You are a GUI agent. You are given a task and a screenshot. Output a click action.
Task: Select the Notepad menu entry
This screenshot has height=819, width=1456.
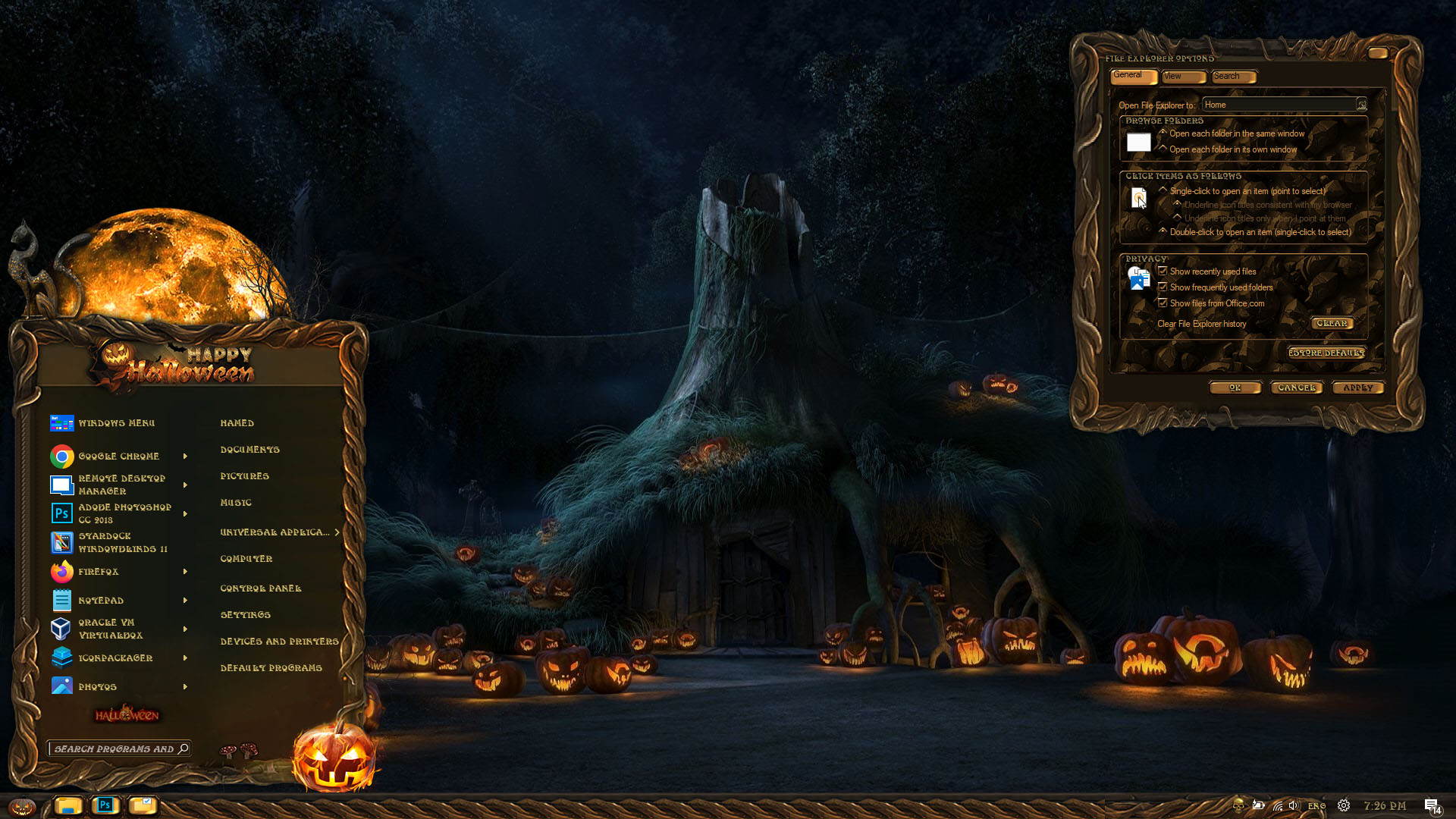(101, 601)
